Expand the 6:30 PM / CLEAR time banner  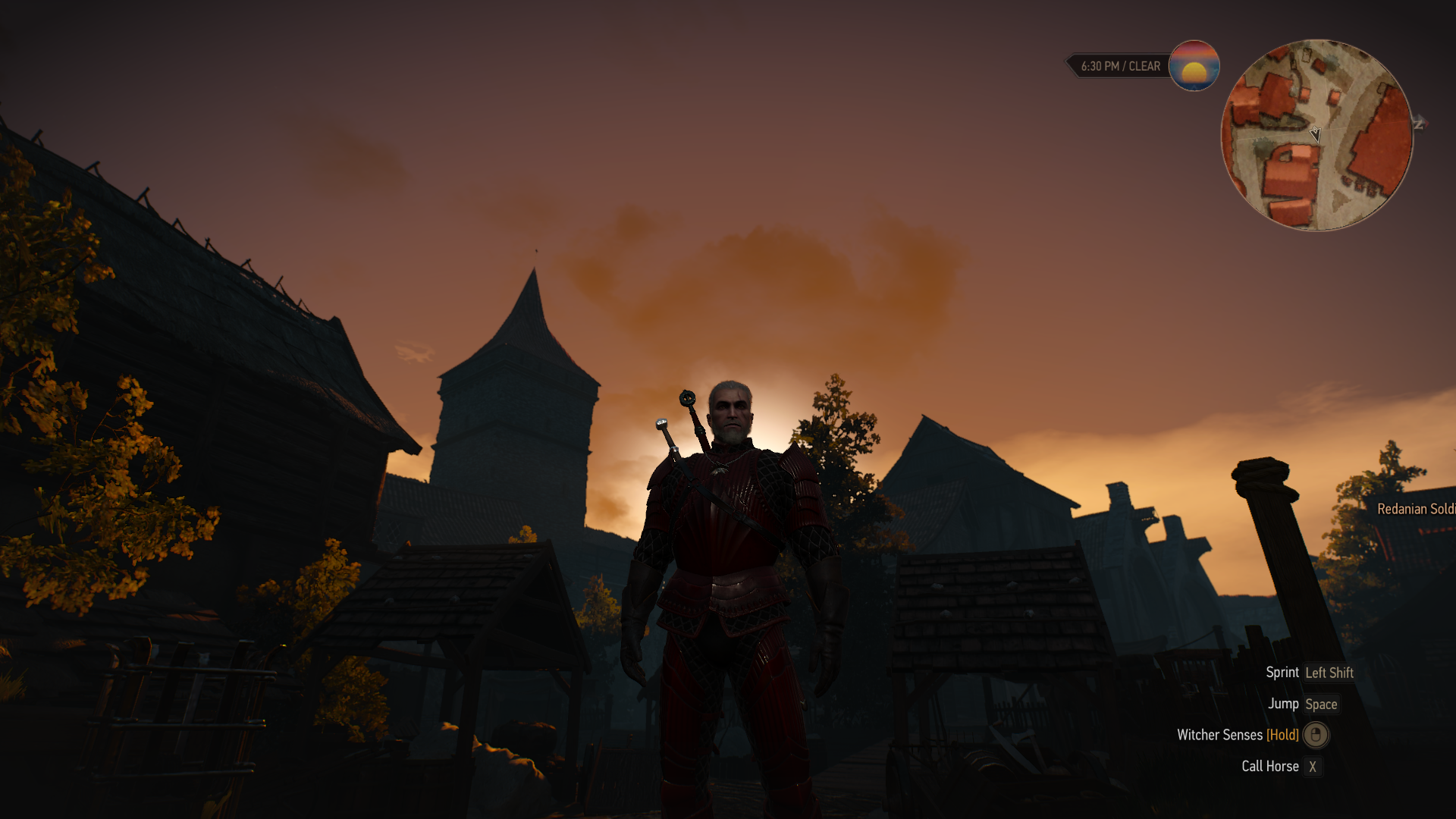coord(1119,66)
